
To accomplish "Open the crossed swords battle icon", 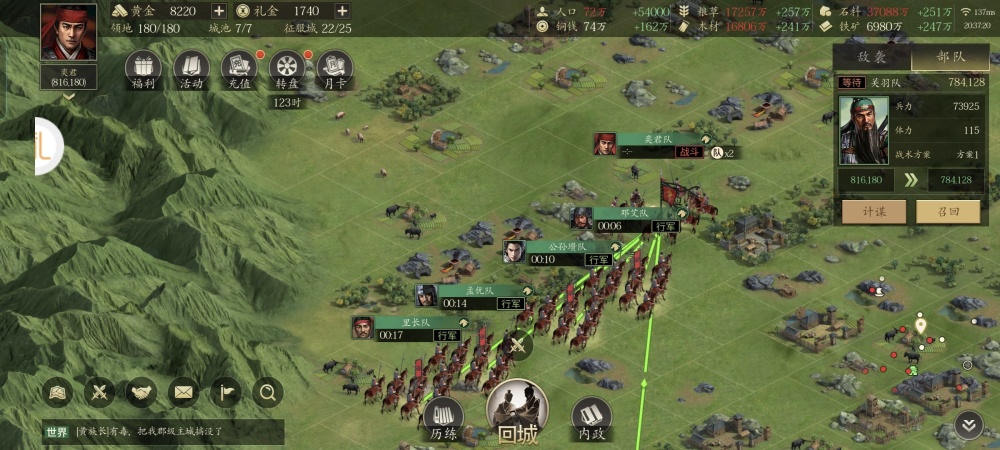I will click(99, 392).
